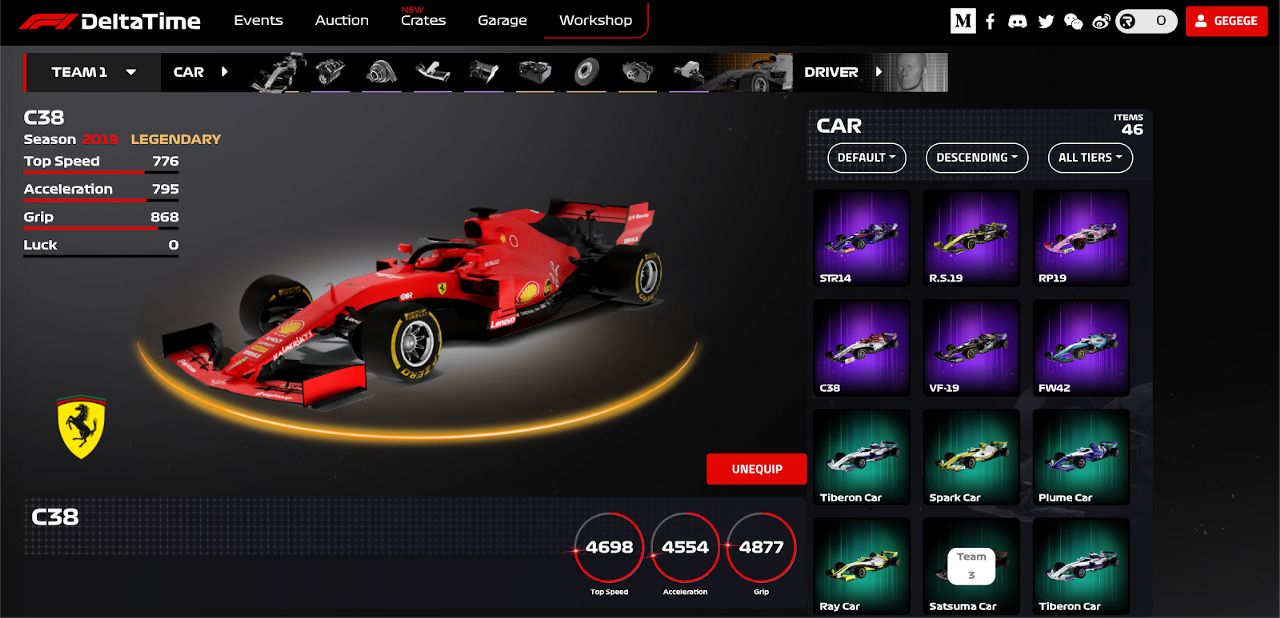Image resolution: width=1280 pixels, height=618 pixels.
Task: Unequip the C38 car
Action: [756, 469]
